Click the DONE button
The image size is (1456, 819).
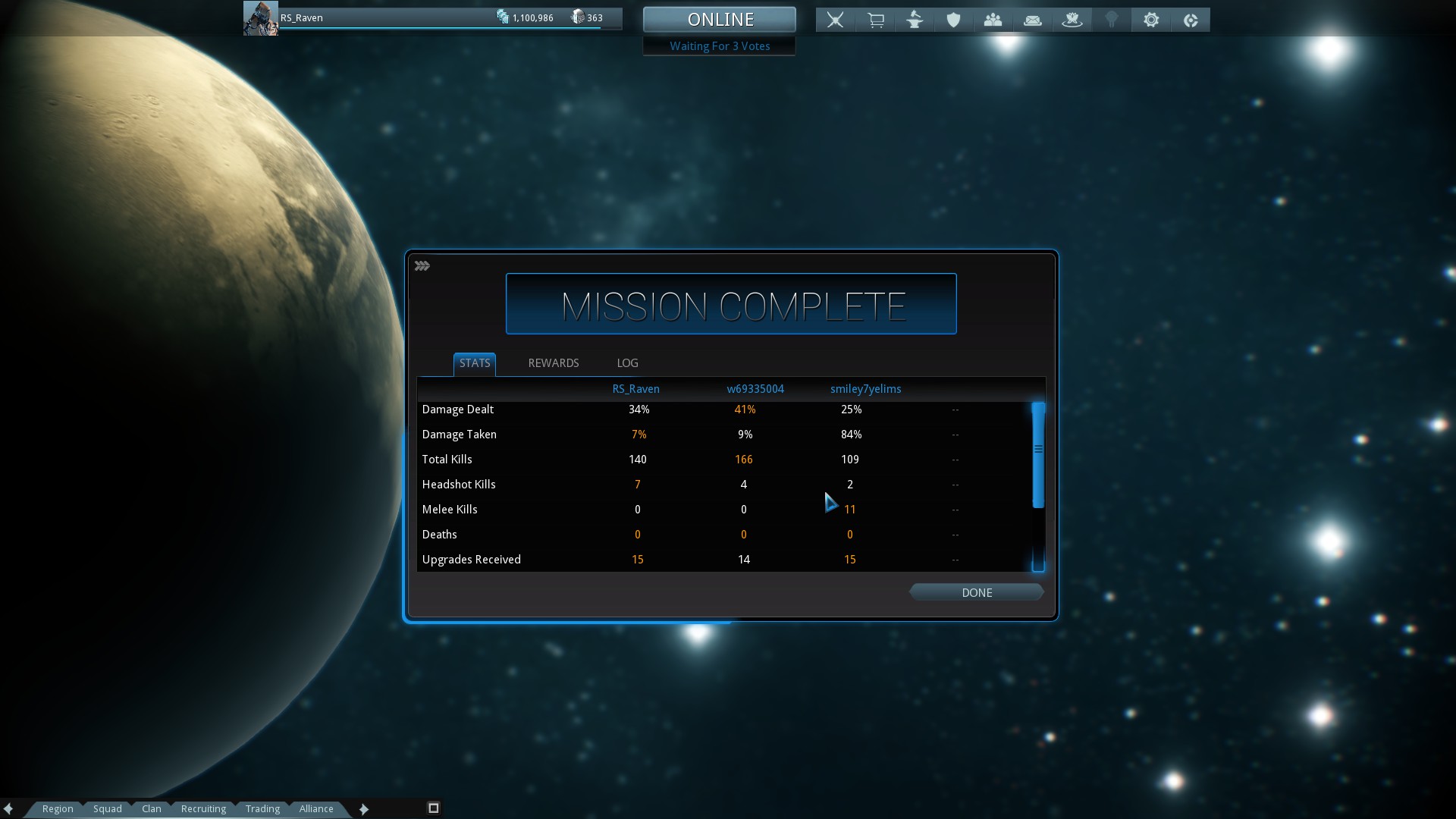[976, 592]
